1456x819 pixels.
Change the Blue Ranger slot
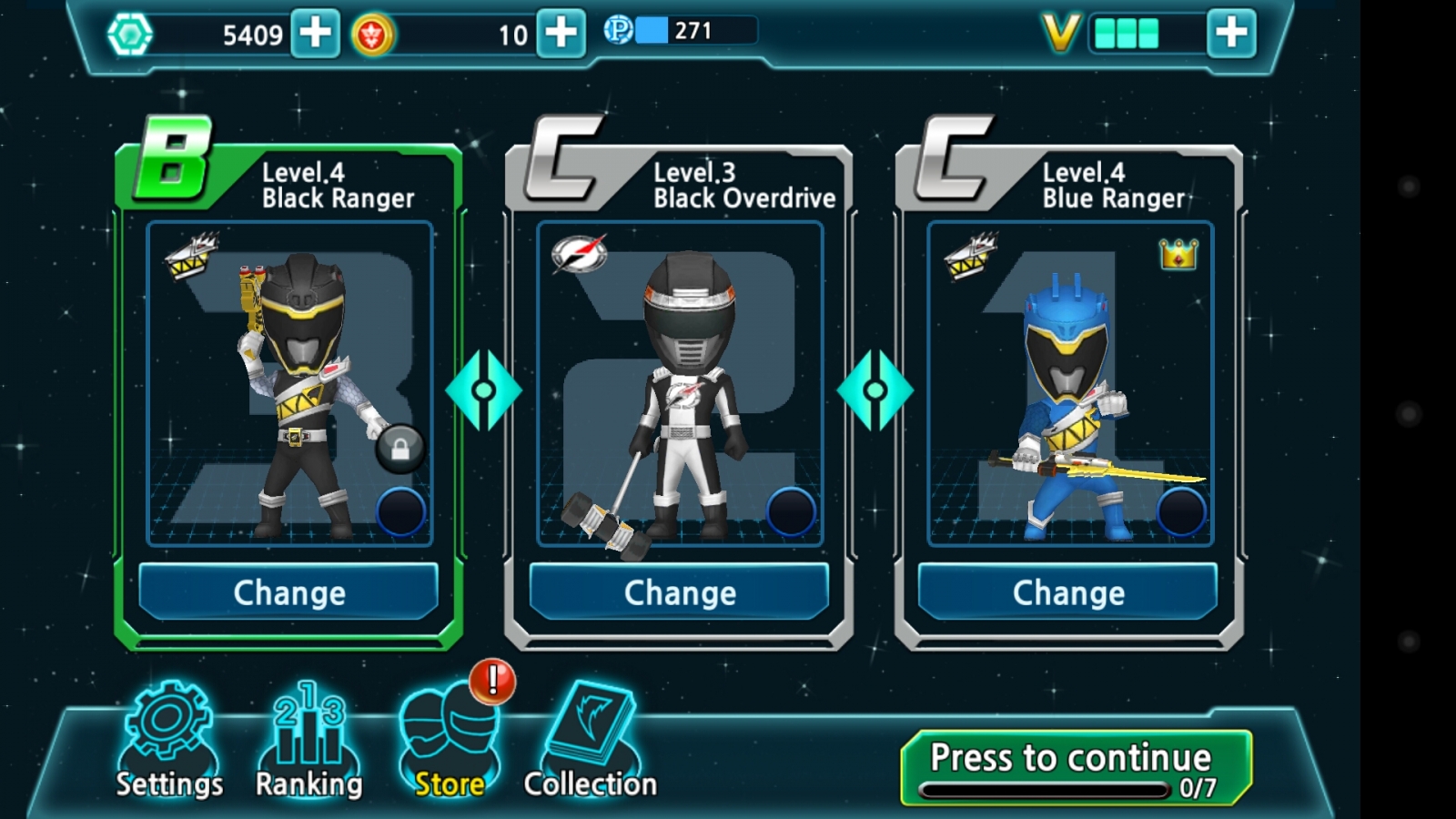click(x=1068, y=592)
